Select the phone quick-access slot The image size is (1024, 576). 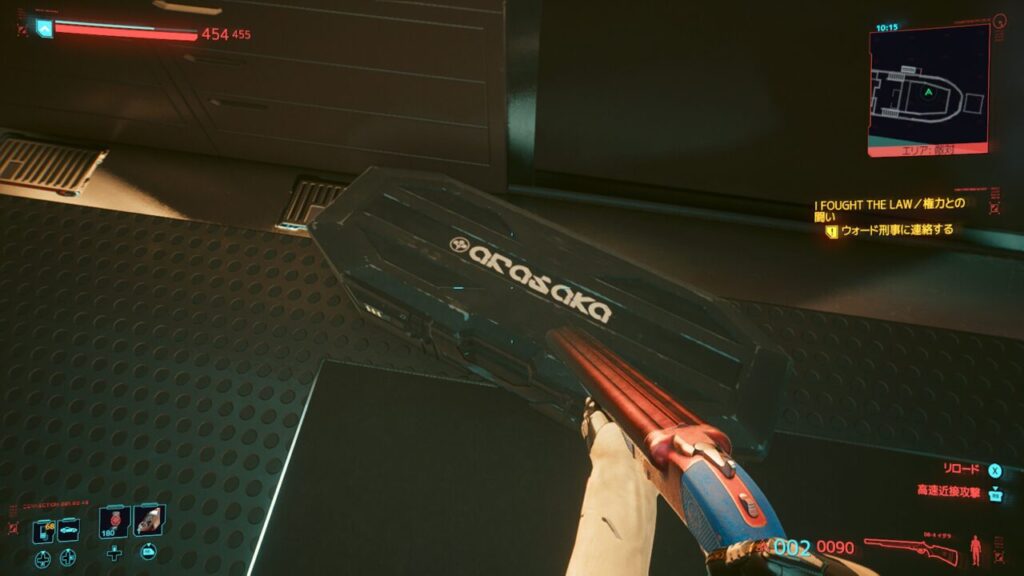pos(43,531)
